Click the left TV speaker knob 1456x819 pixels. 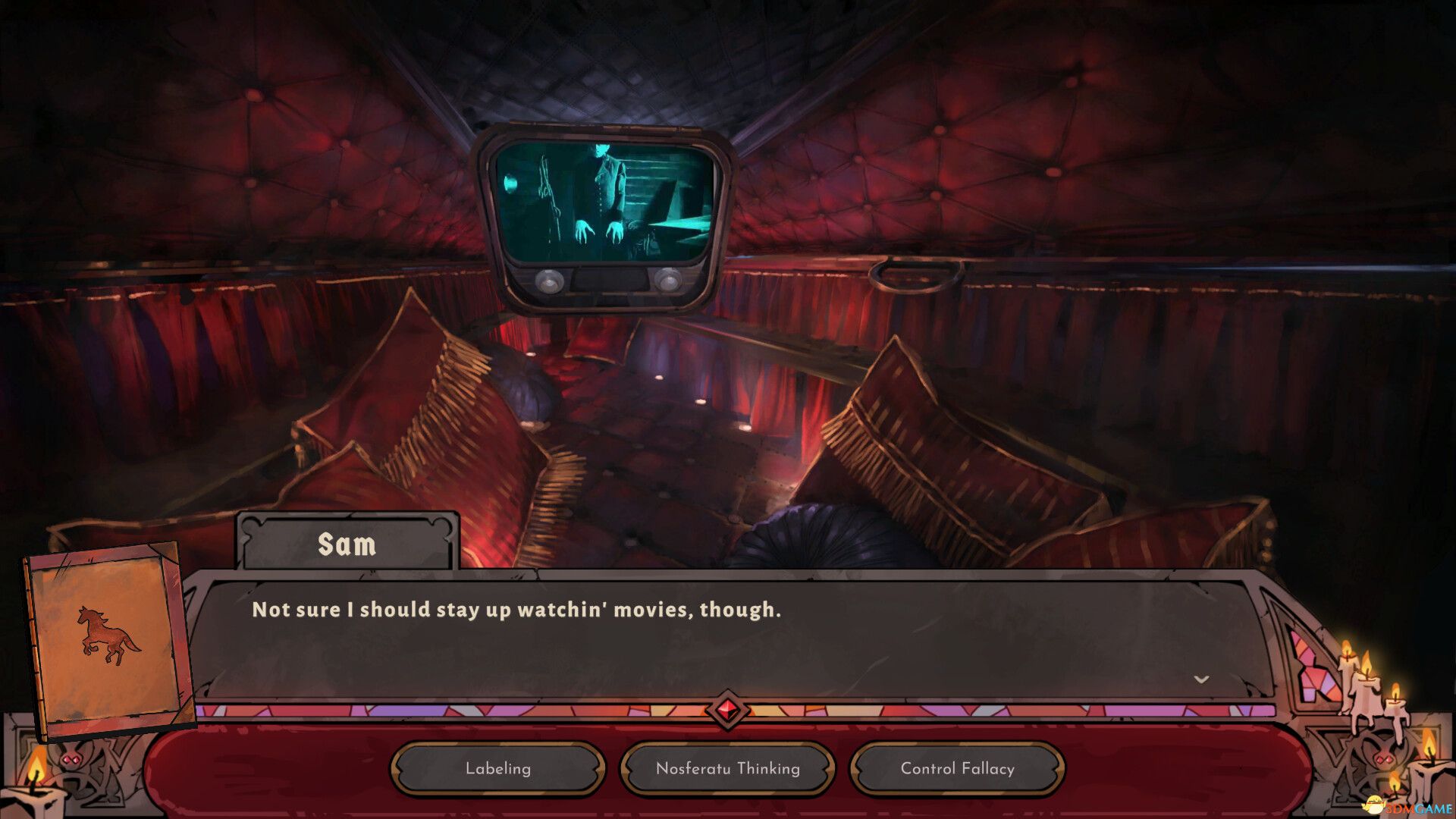tap(548, 282)
